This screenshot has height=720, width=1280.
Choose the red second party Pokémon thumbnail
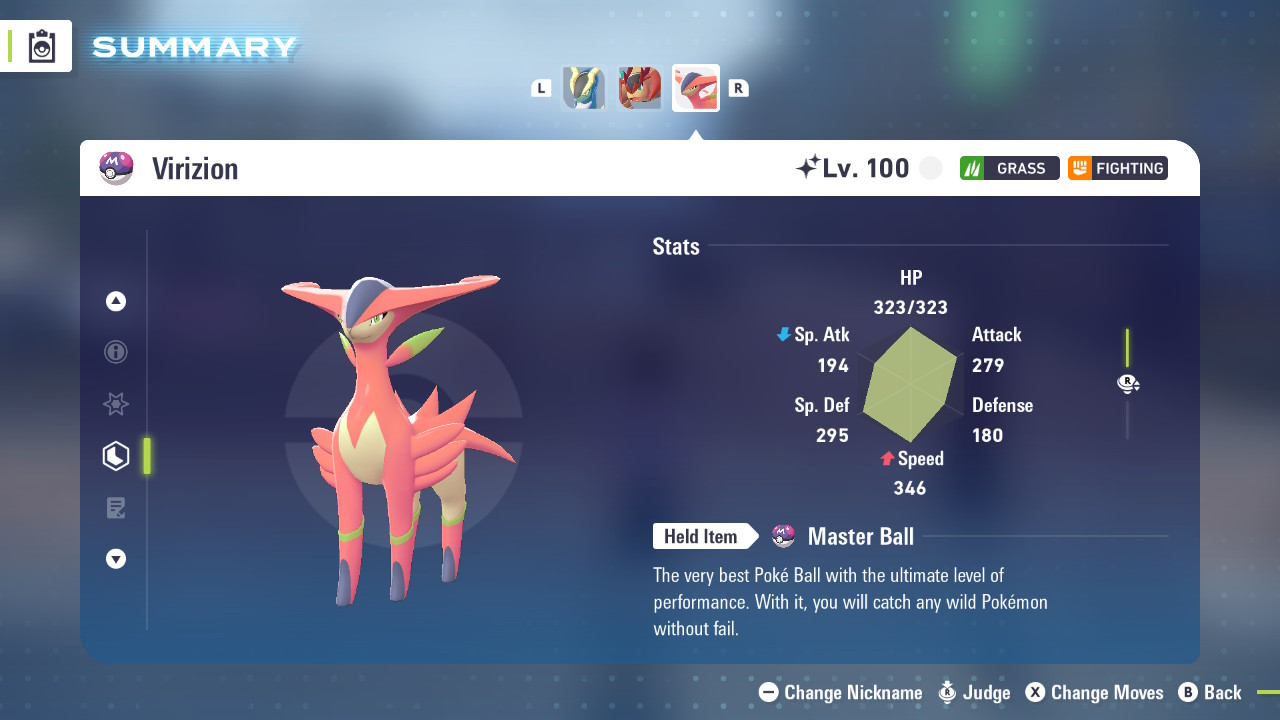pos(640,88)
